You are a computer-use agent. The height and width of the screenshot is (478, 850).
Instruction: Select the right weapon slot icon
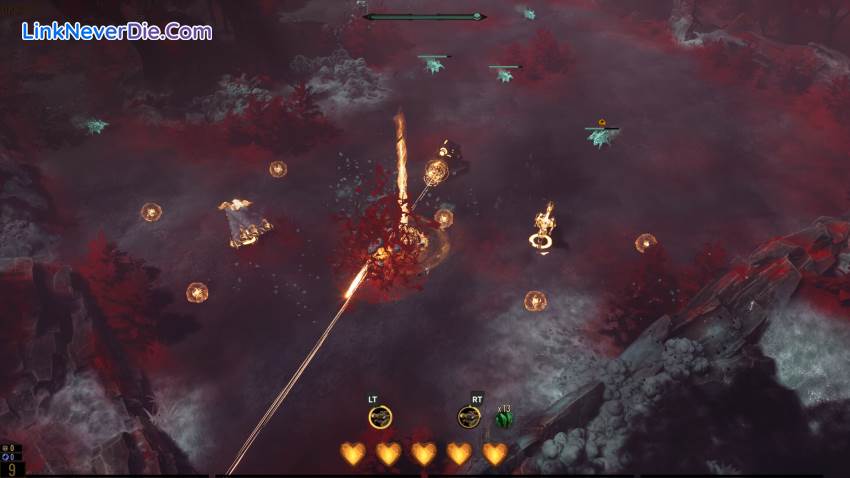[469, 417]
